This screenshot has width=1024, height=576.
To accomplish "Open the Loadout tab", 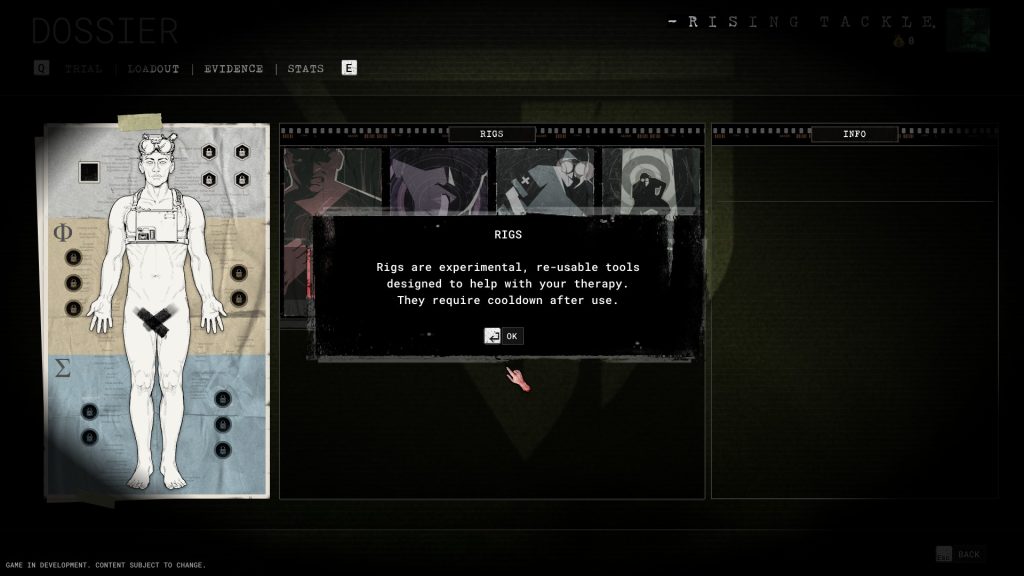I will coord(153,69).
